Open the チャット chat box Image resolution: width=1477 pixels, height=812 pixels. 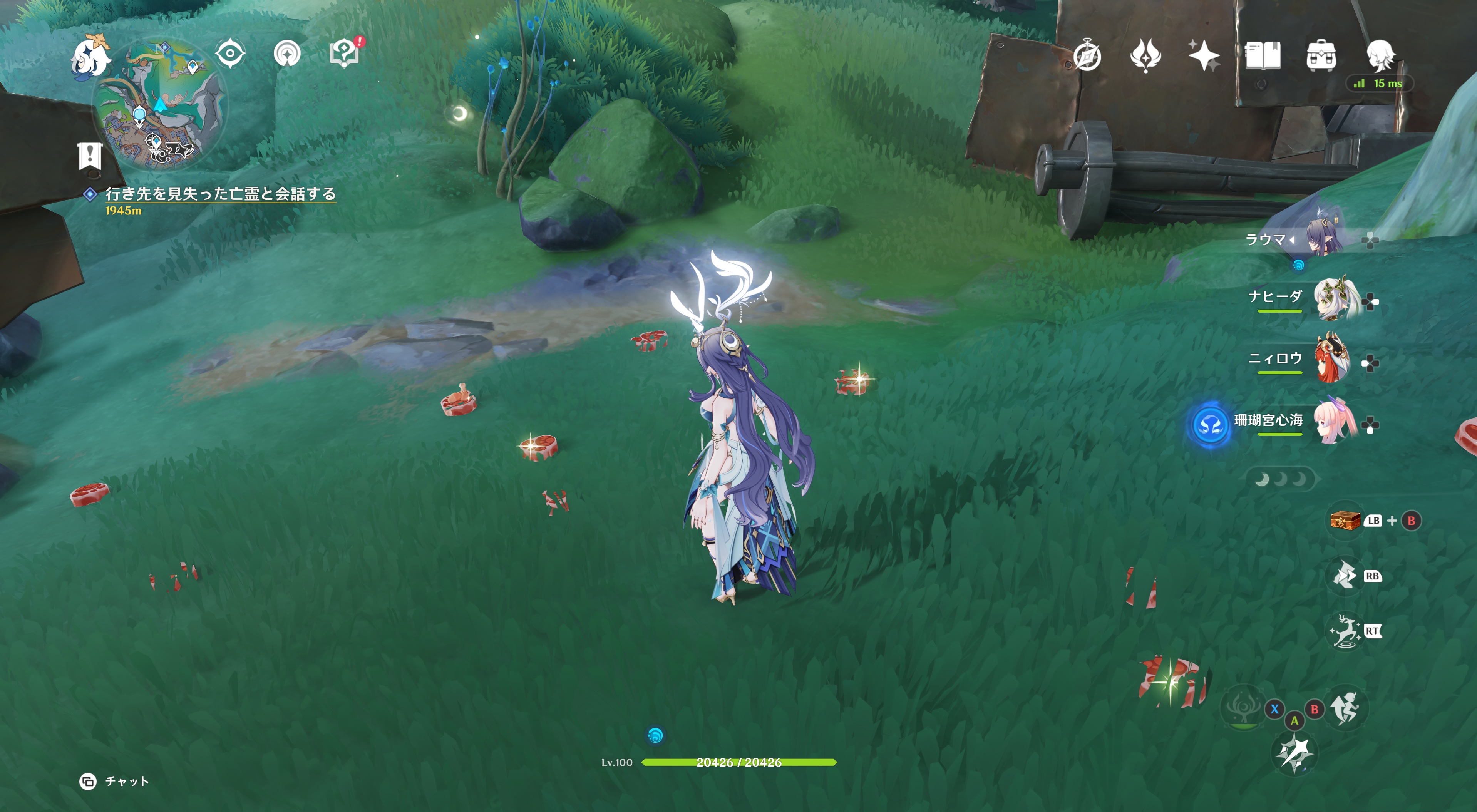pos(115,781)
